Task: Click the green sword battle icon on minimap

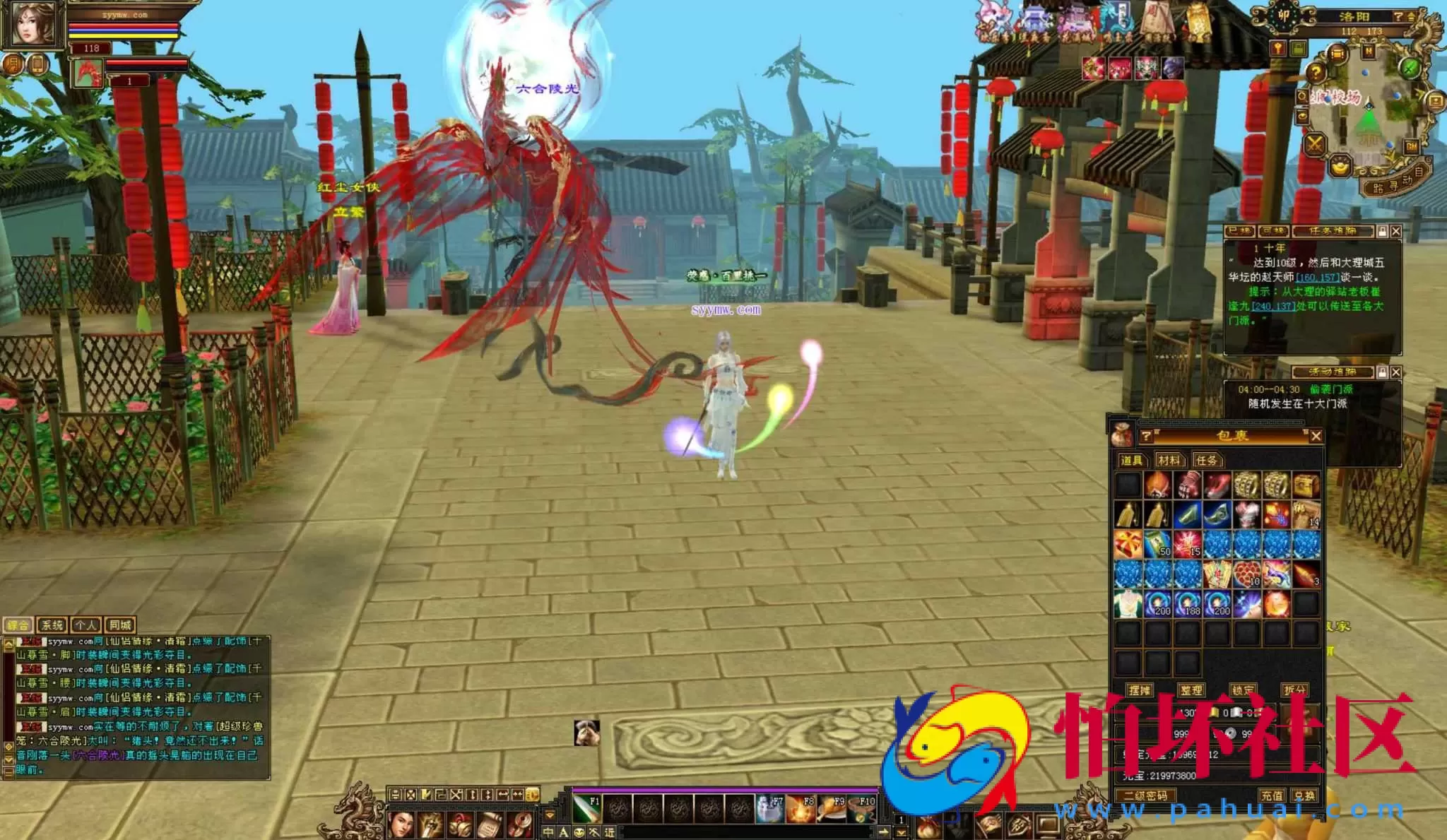Action: pyautogui.click(x=1409, y=69)
